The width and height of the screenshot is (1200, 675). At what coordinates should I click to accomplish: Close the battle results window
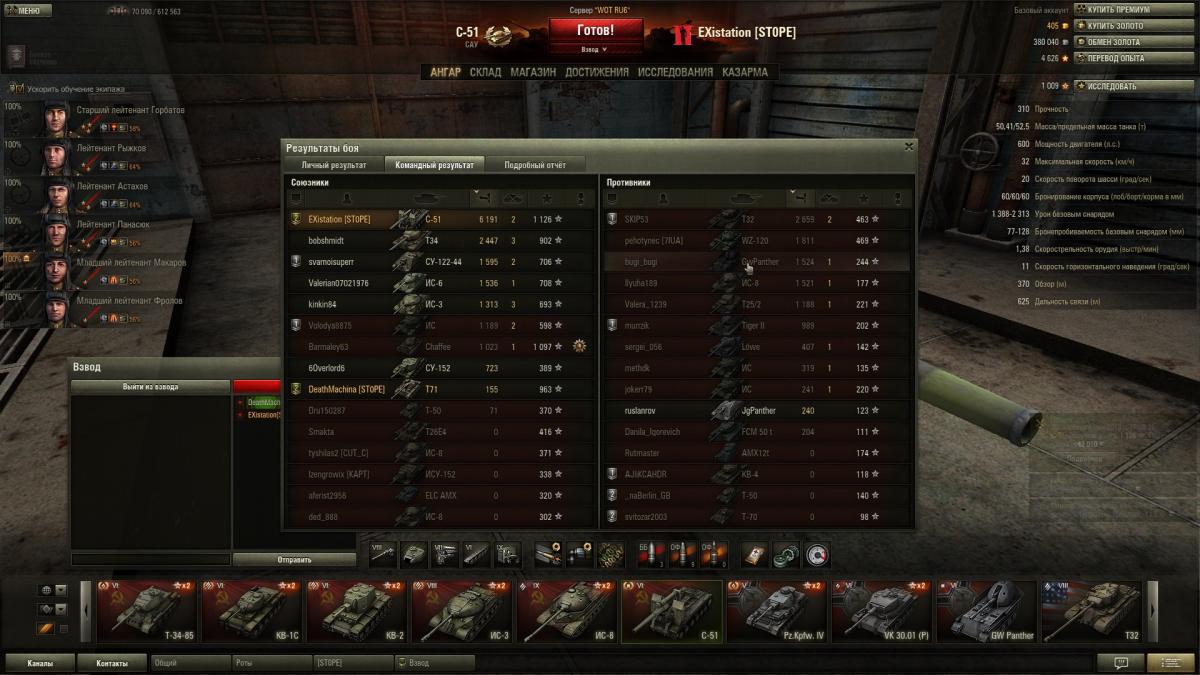(x=908, y=146)
